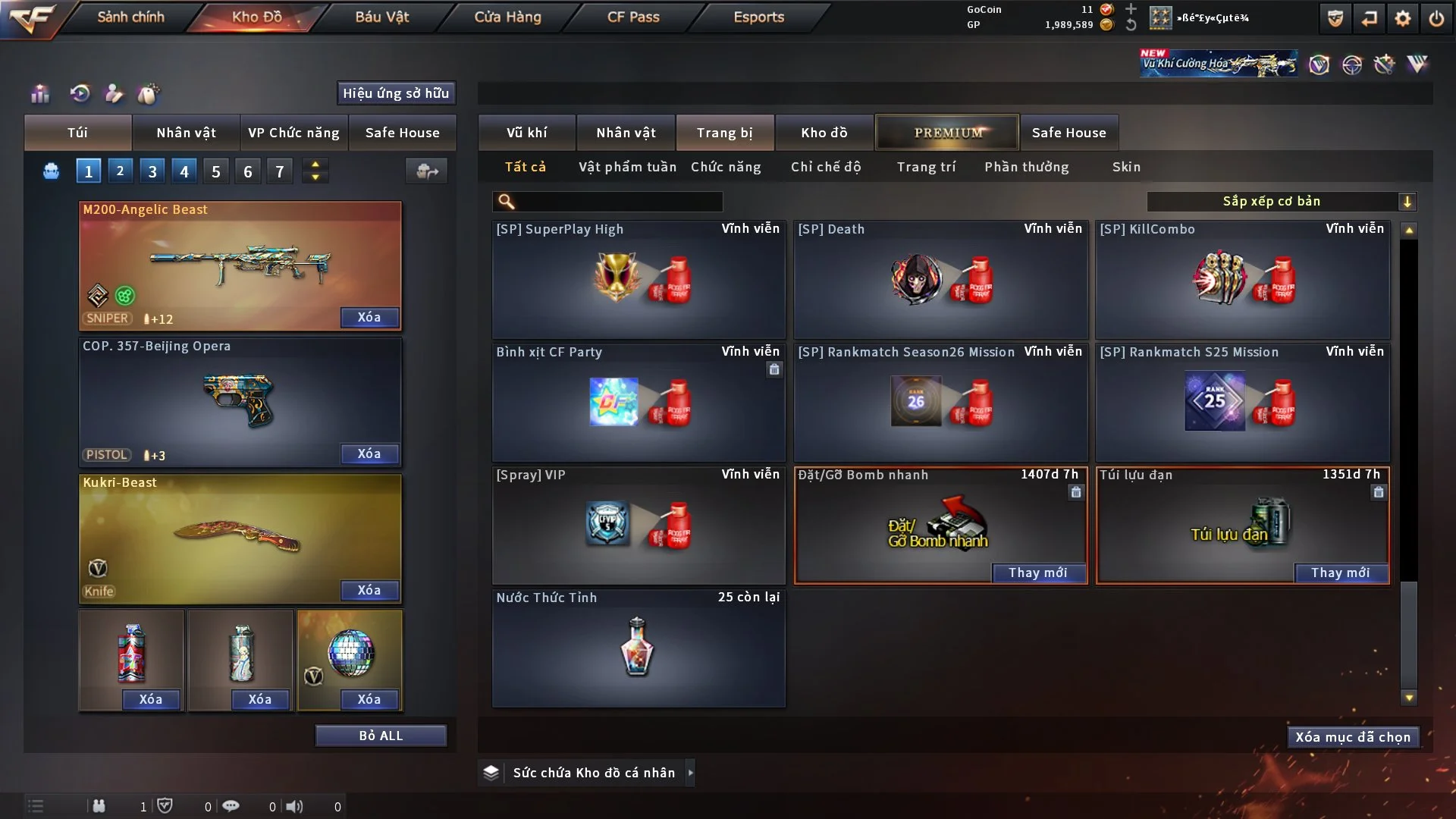The image size is (1456, 819).
Task: Select bag number 3
Action: (x=152, y=171)
